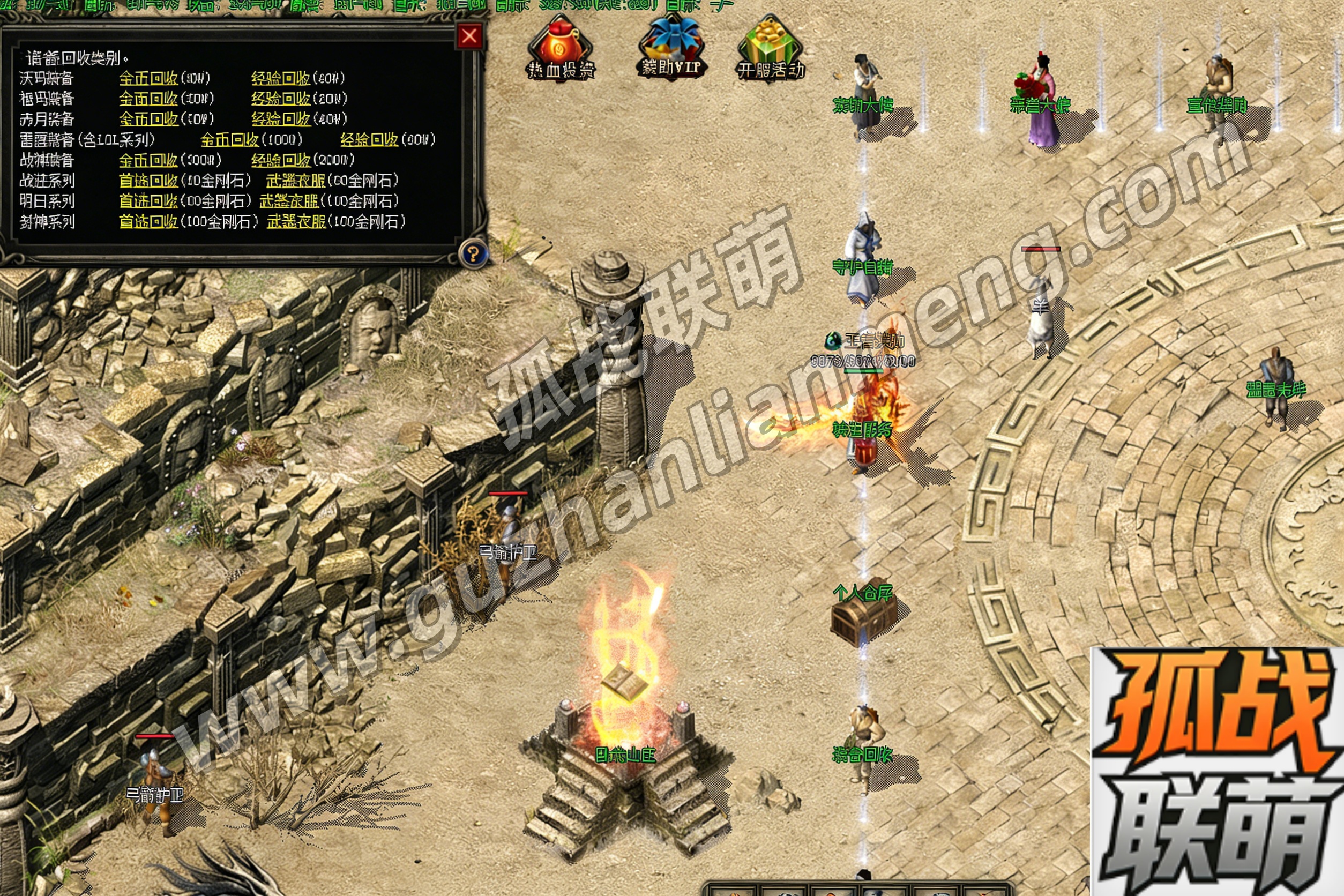This screenshot has height=896, width=1344.
Task: Pick 金币回收 for 雷霆装备
Action: 230,139
